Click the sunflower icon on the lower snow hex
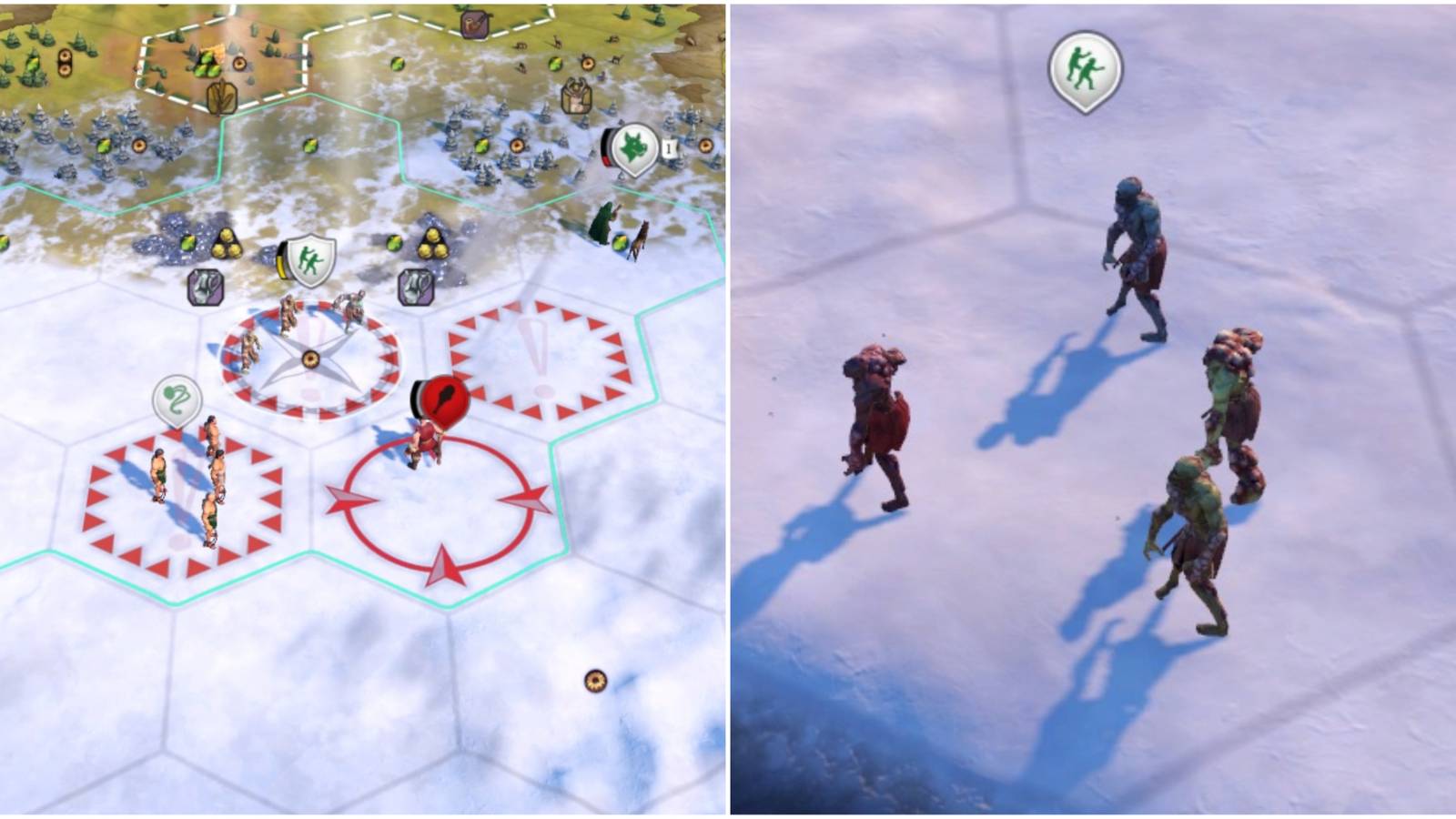 click(596, 680)
